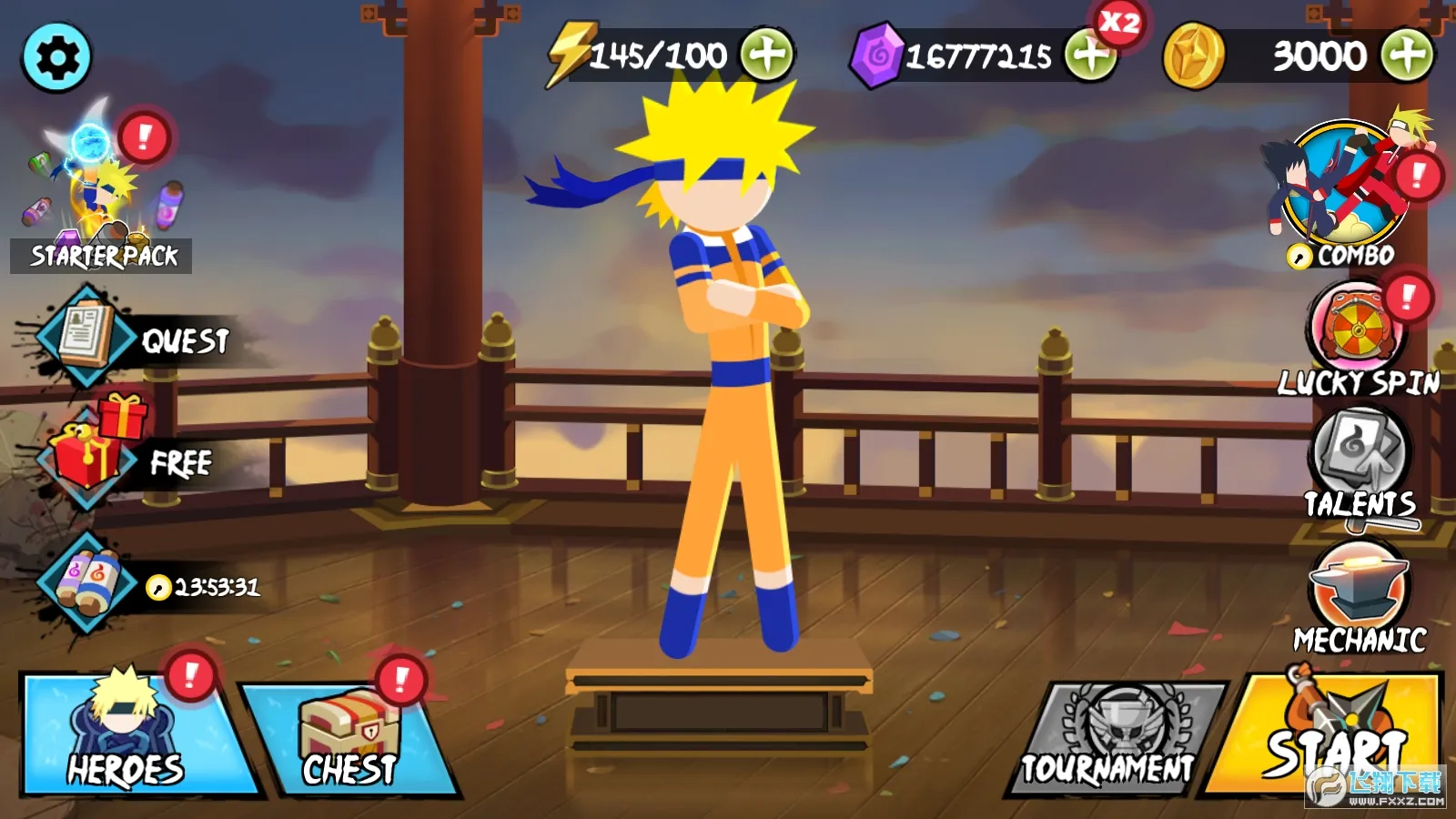Add gold coins with the plus button

(1406, 55)
